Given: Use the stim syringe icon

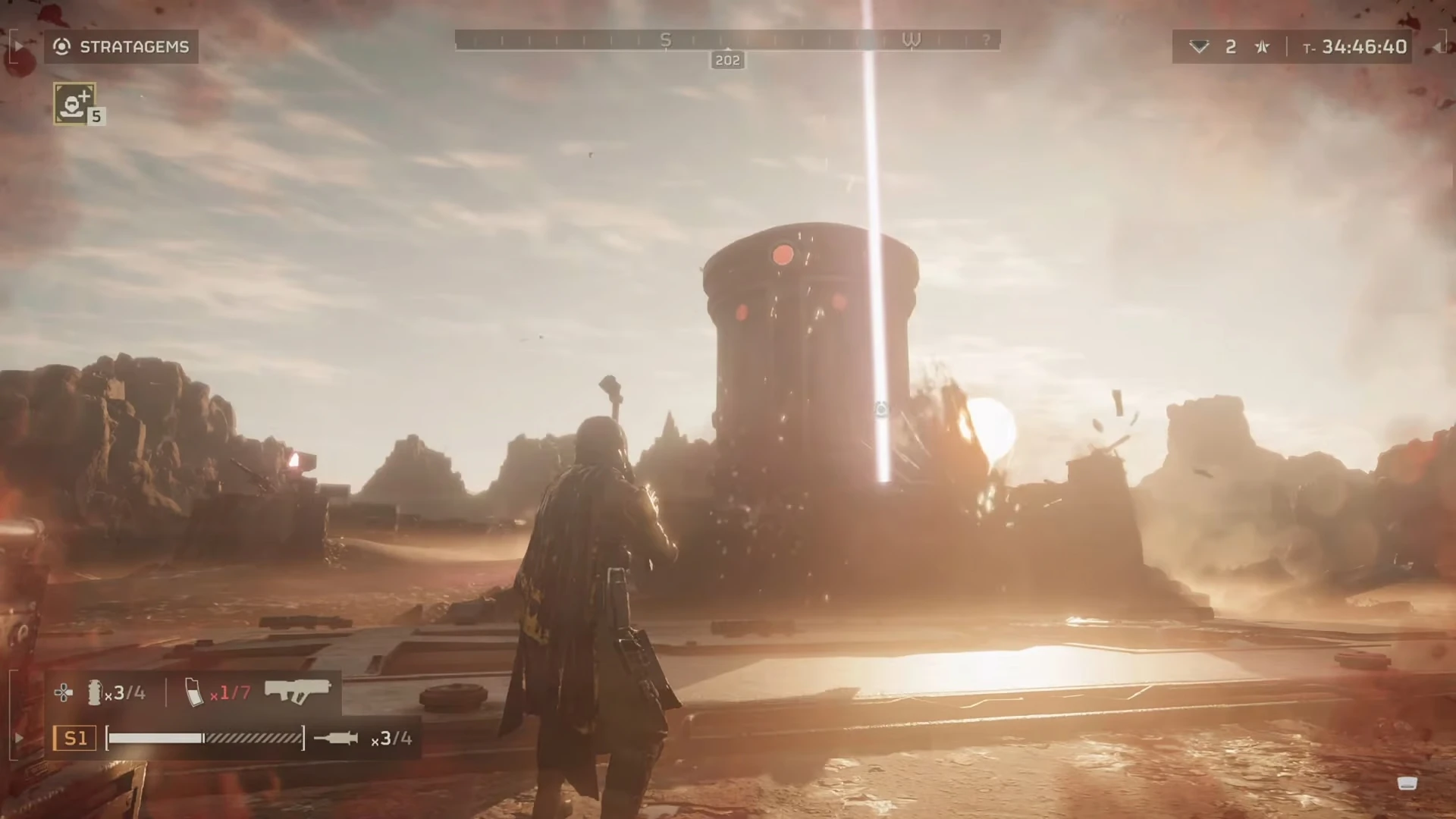Looking at the screenshot, I should [336, 738].
